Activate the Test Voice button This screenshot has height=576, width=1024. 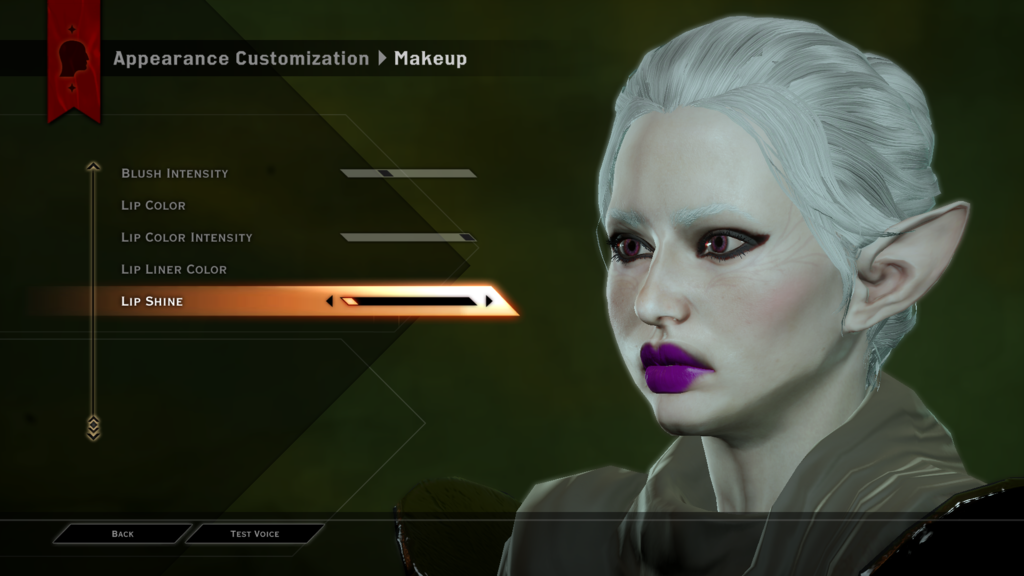tap(255, 534)
